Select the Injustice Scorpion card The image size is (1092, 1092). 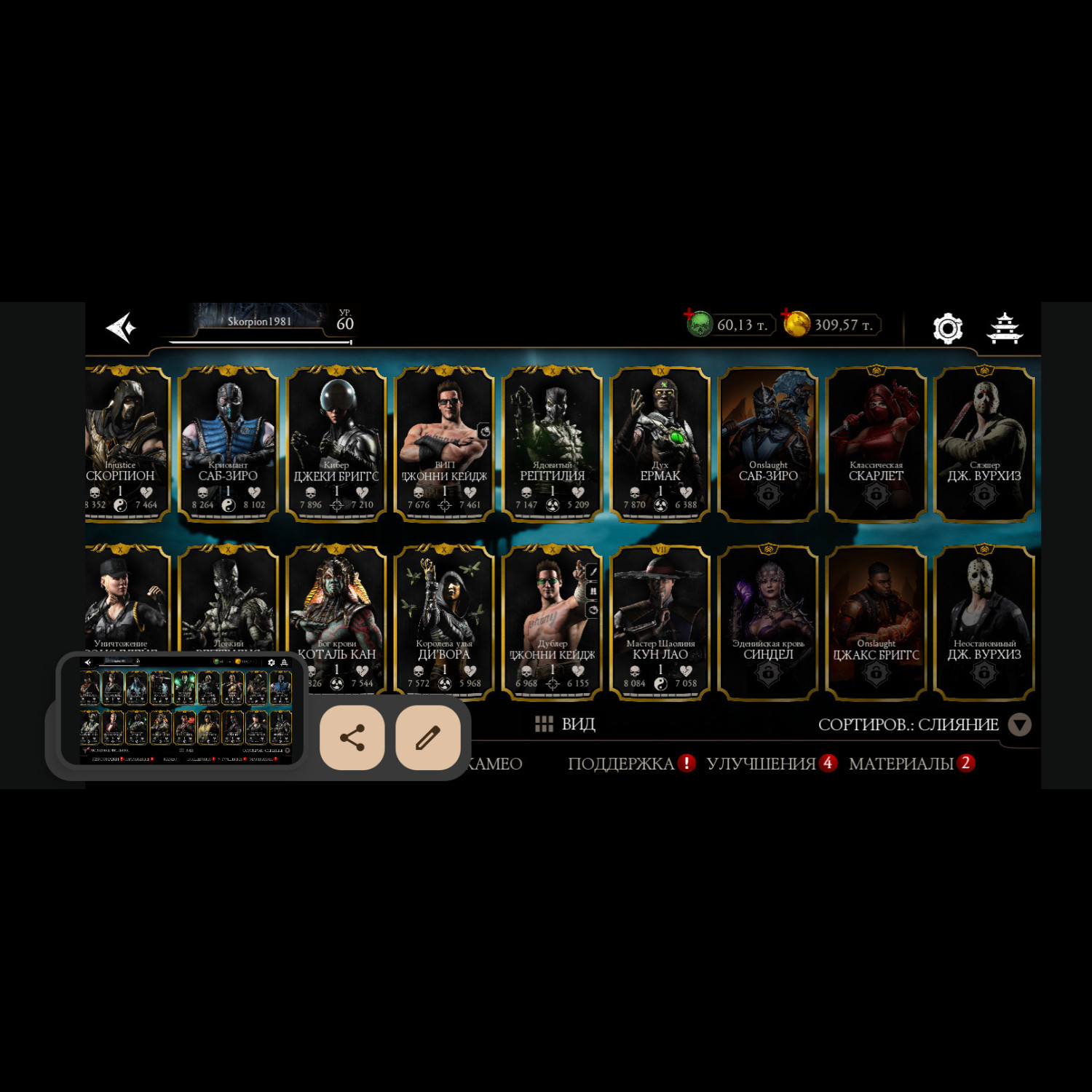click(125, 444)
